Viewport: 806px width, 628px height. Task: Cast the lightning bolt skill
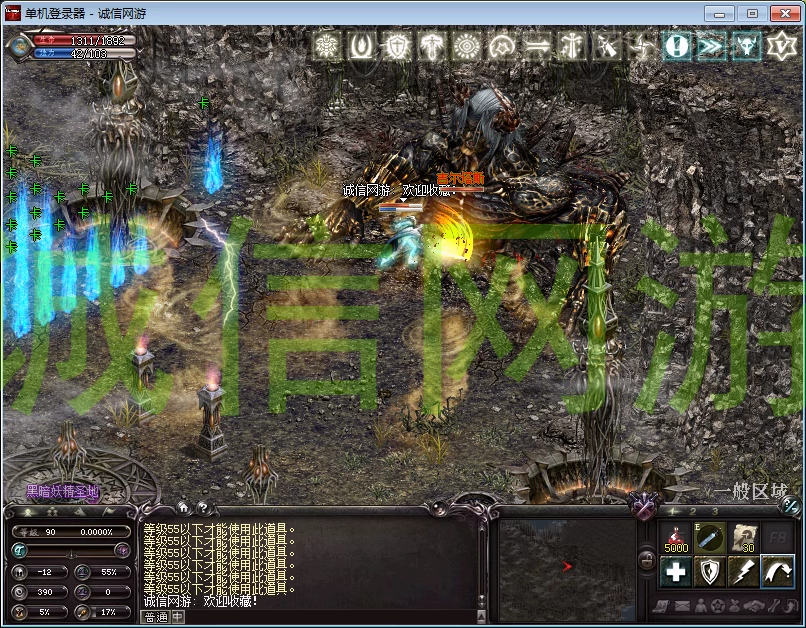pyautogui.click(x=744, y=571)
